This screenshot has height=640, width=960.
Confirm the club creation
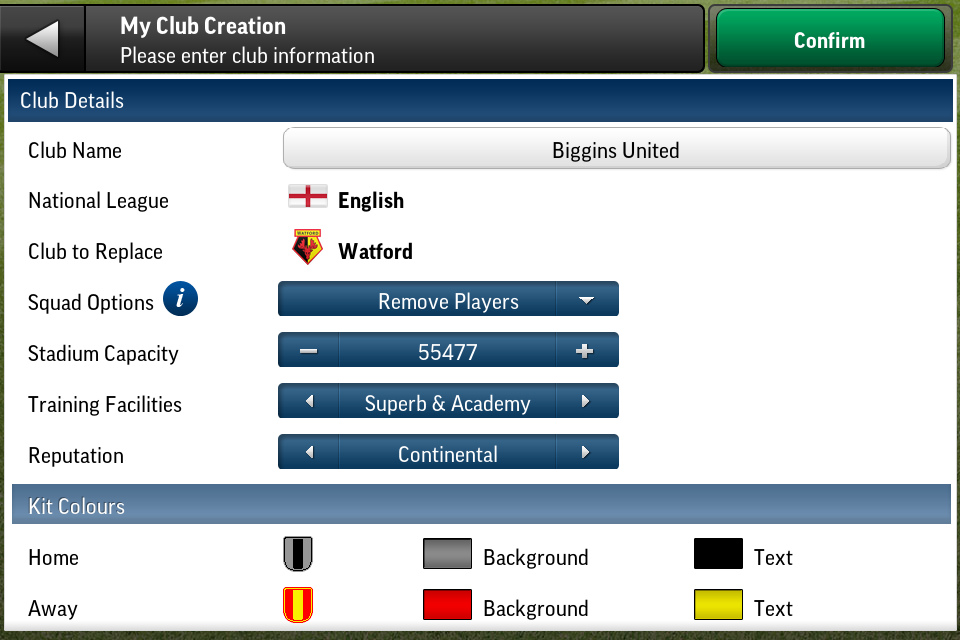point(829,40)
